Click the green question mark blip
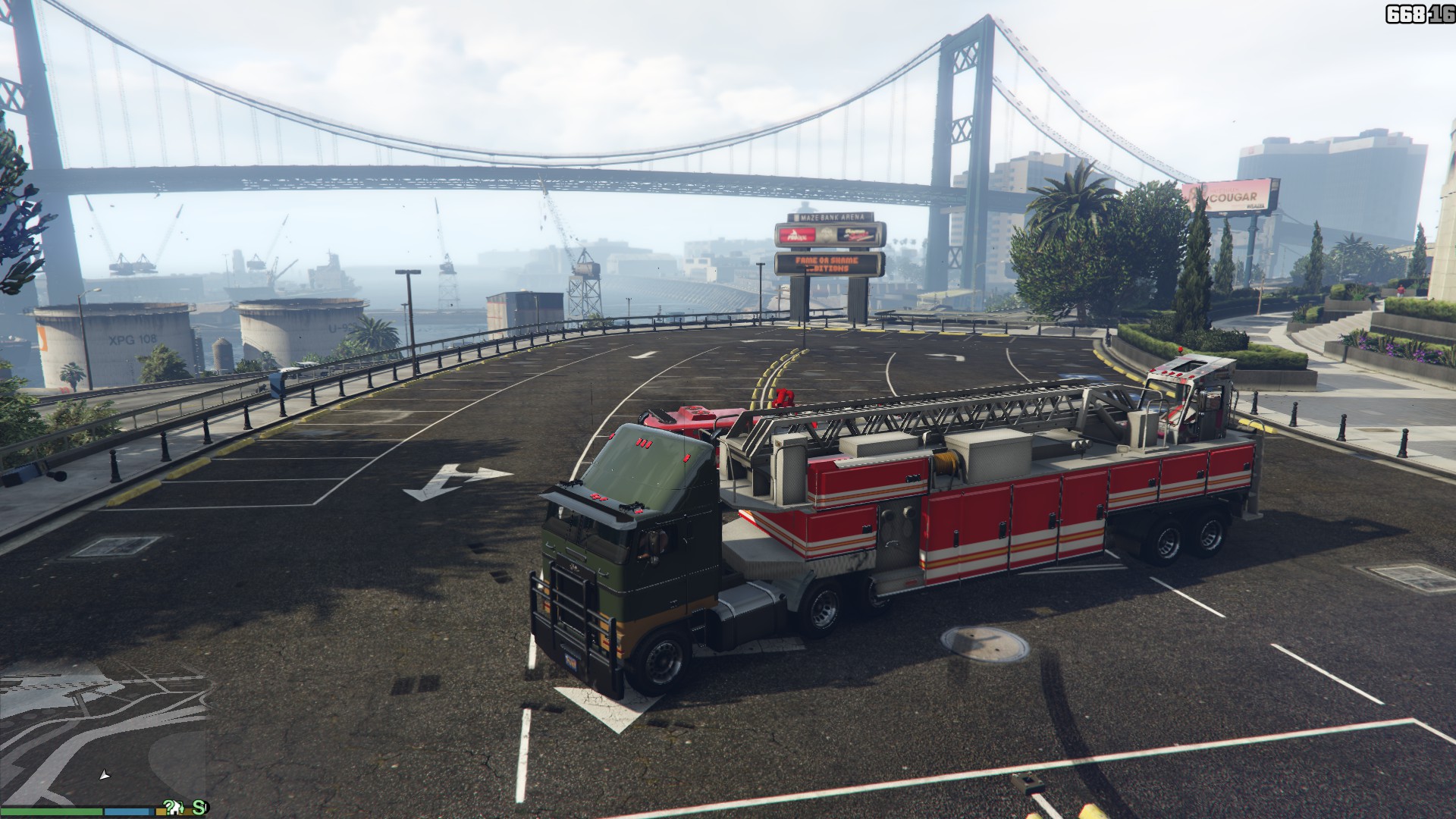 [x=168, y=805]
